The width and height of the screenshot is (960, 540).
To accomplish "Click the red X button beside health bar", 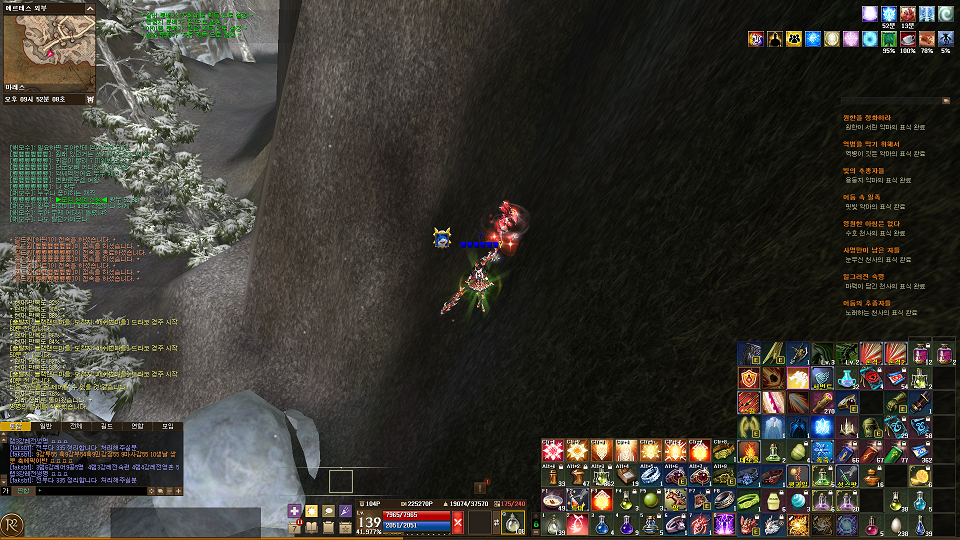I will click(457, 522).
